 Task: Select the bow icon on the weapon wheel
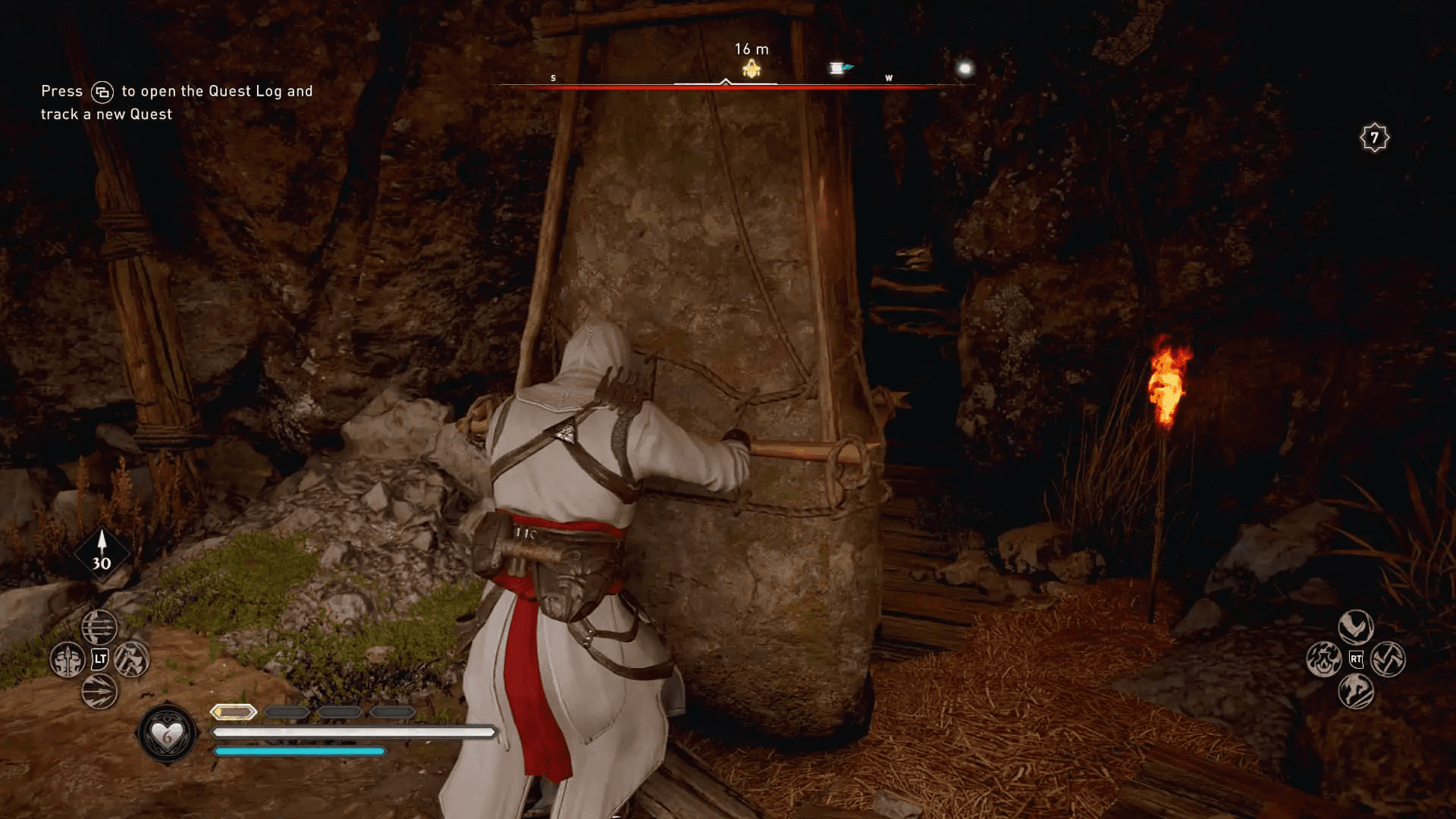(99, 627)
